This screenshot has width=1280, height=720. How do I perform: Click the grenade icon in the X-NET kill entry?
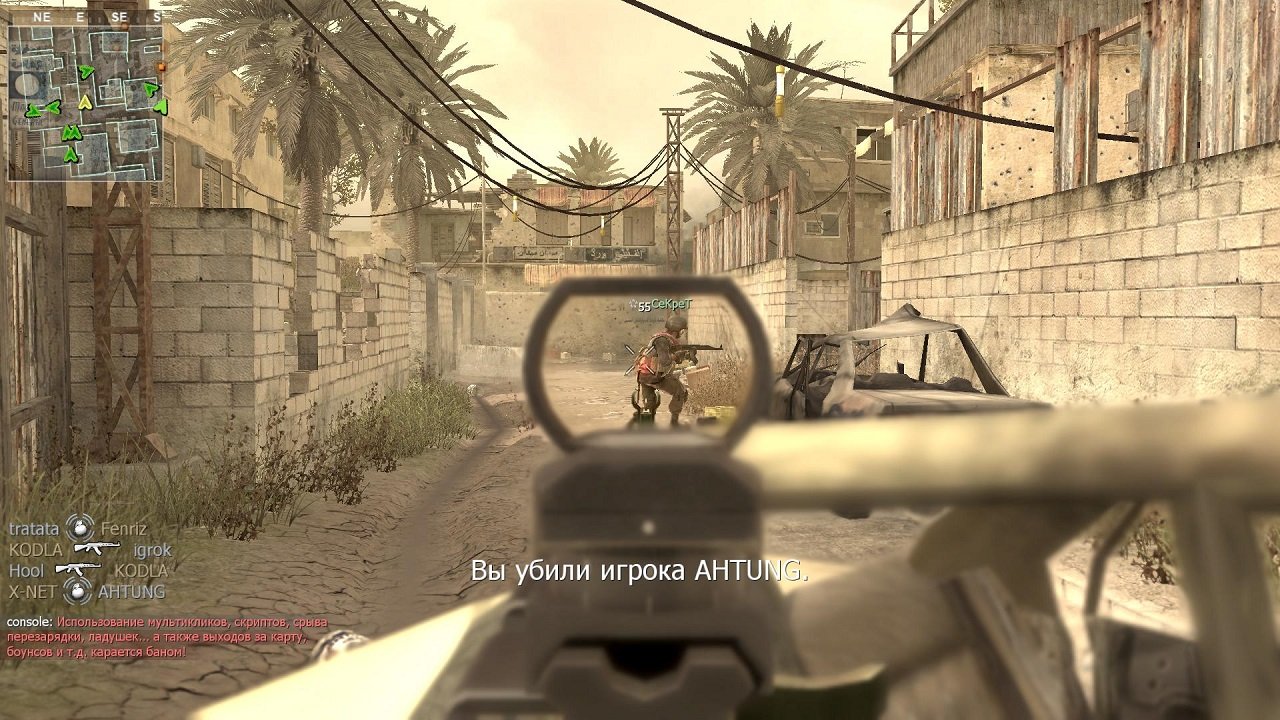[78, 590]
